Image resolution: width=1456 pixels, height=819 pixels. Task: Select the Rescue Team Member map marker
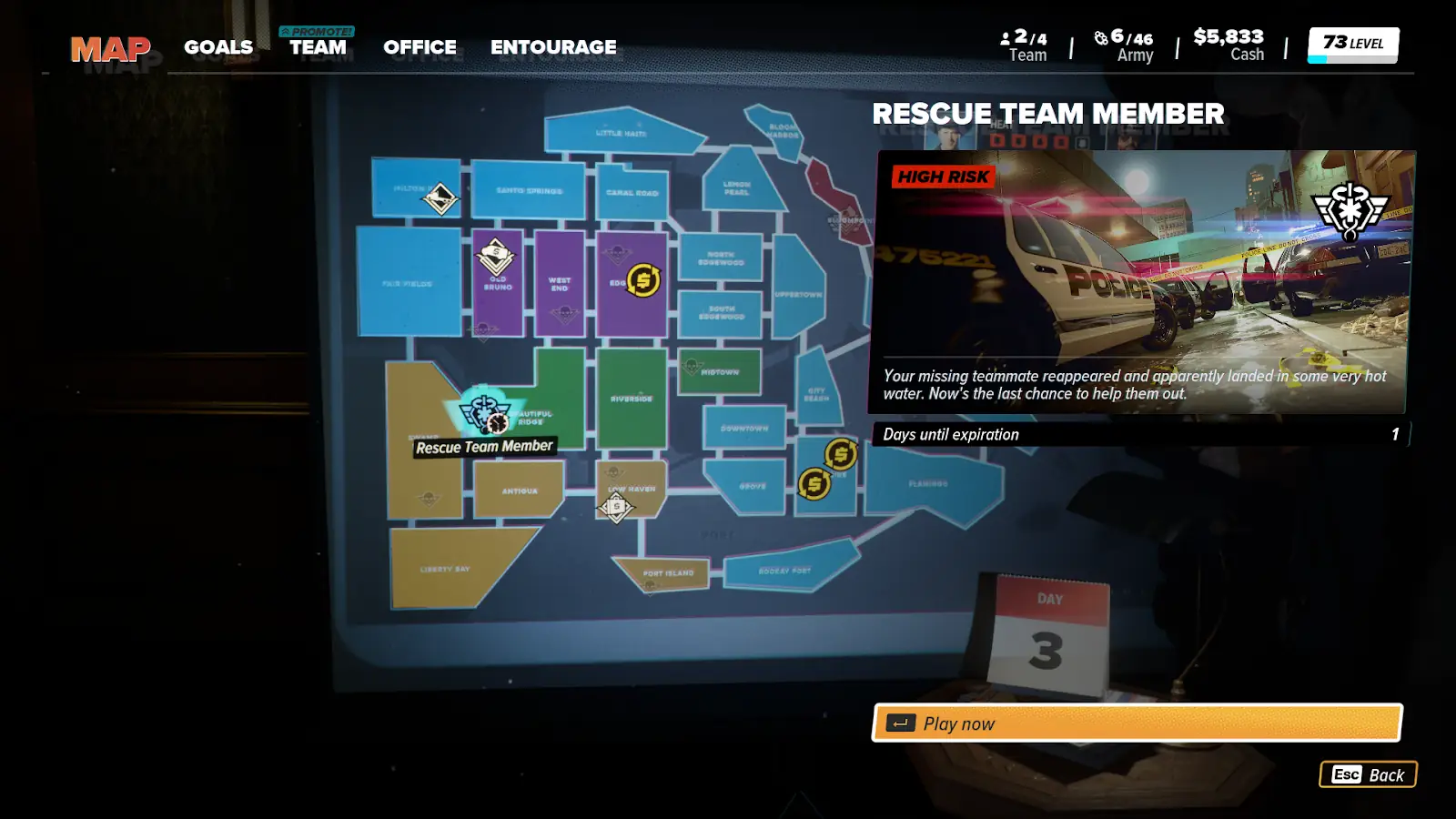tap(485, 414)
